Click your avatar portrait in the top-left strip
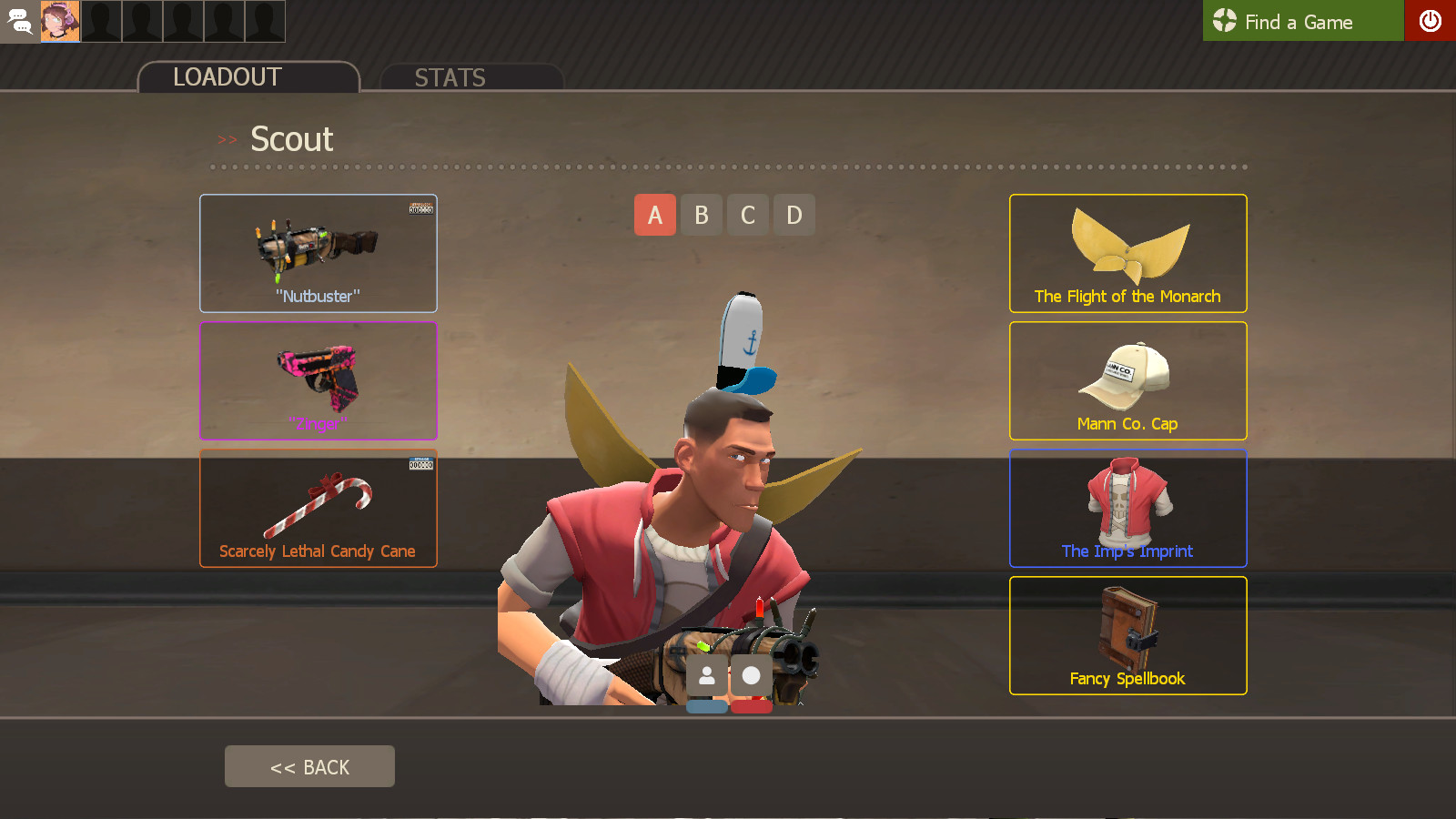Viewport: 1456px width, 819px height. tap(58, 21)
